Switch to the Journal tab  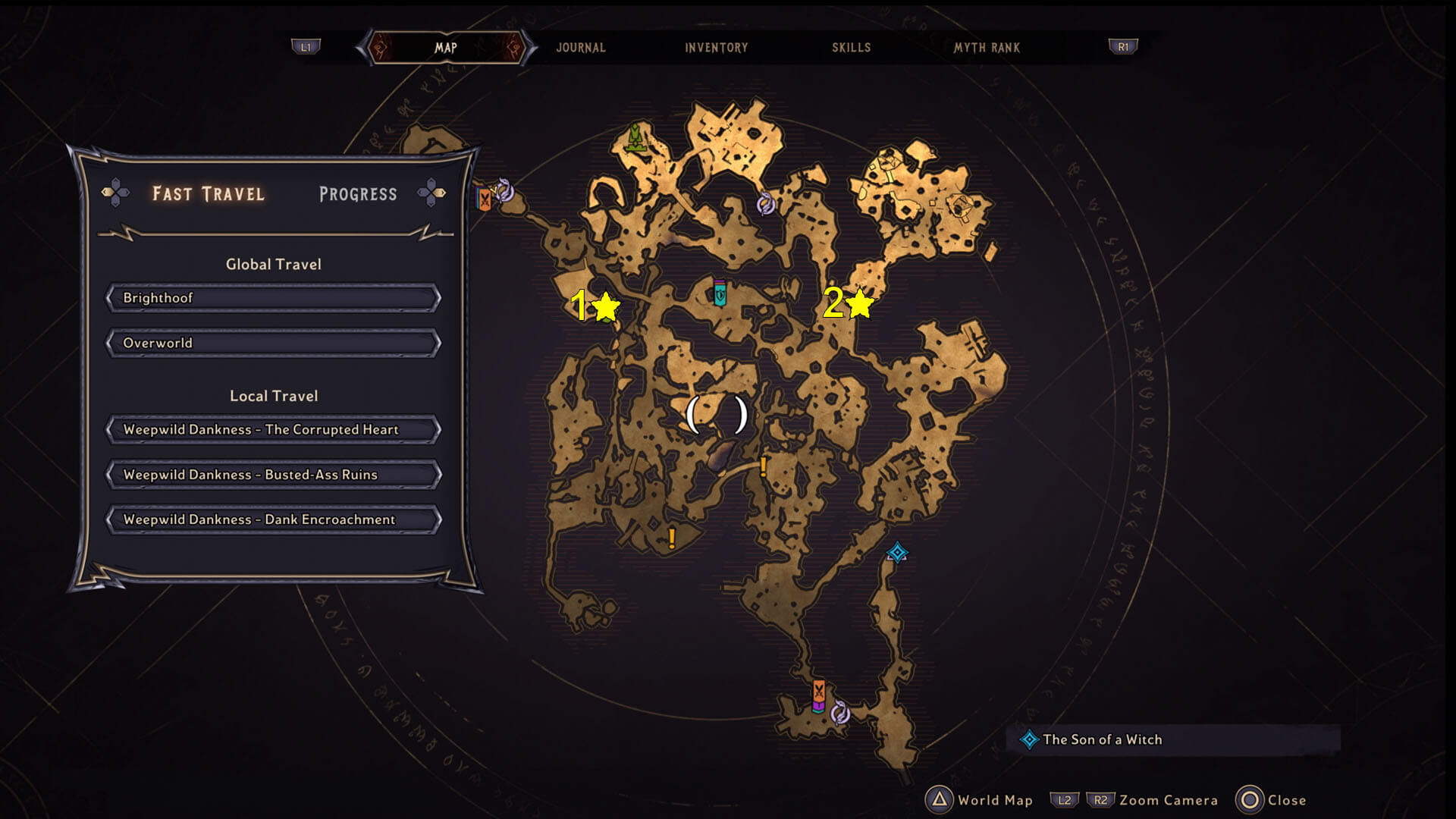click(581, 48)
